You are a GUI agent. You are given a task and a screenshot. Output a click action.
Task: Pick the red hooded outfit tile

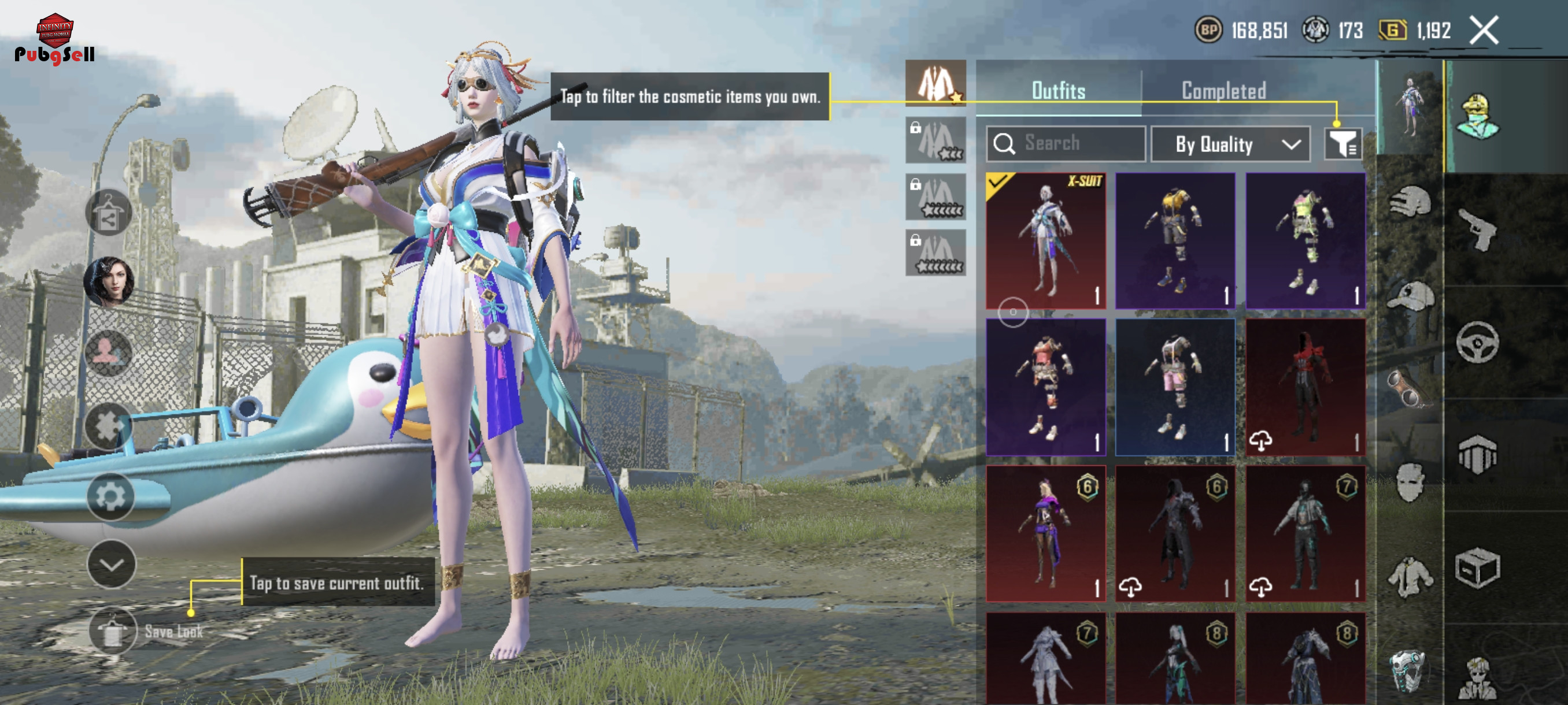point(1305,387)
